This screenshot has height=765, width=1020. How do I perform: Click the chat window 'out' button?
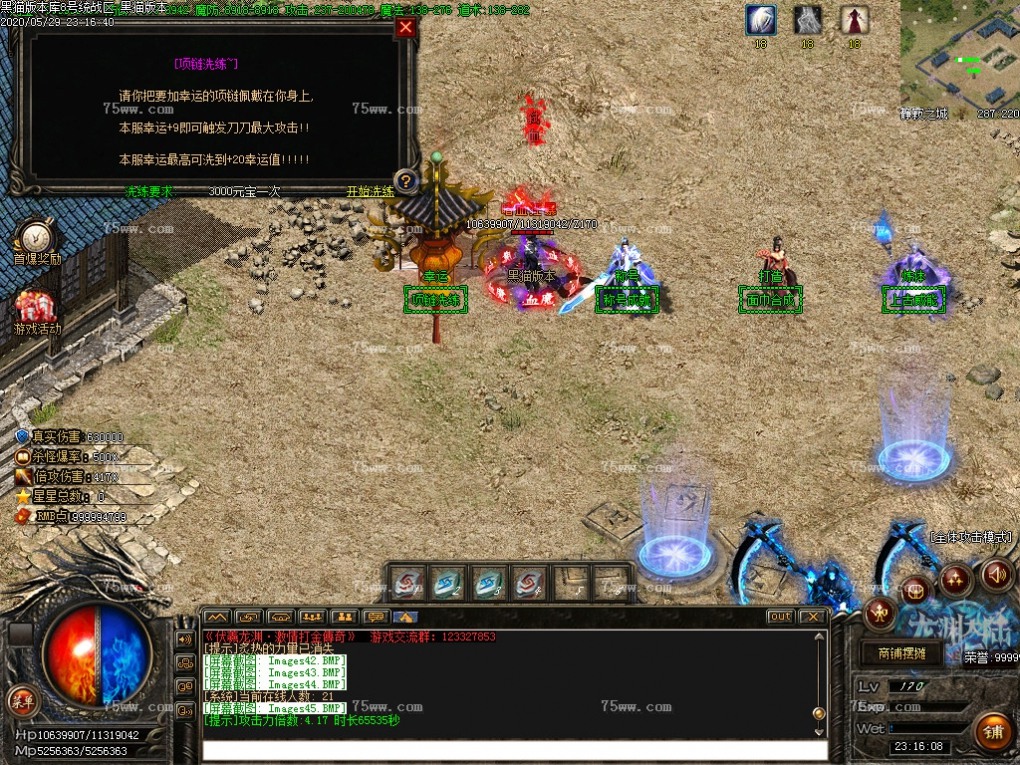click(x=781, y=617)
